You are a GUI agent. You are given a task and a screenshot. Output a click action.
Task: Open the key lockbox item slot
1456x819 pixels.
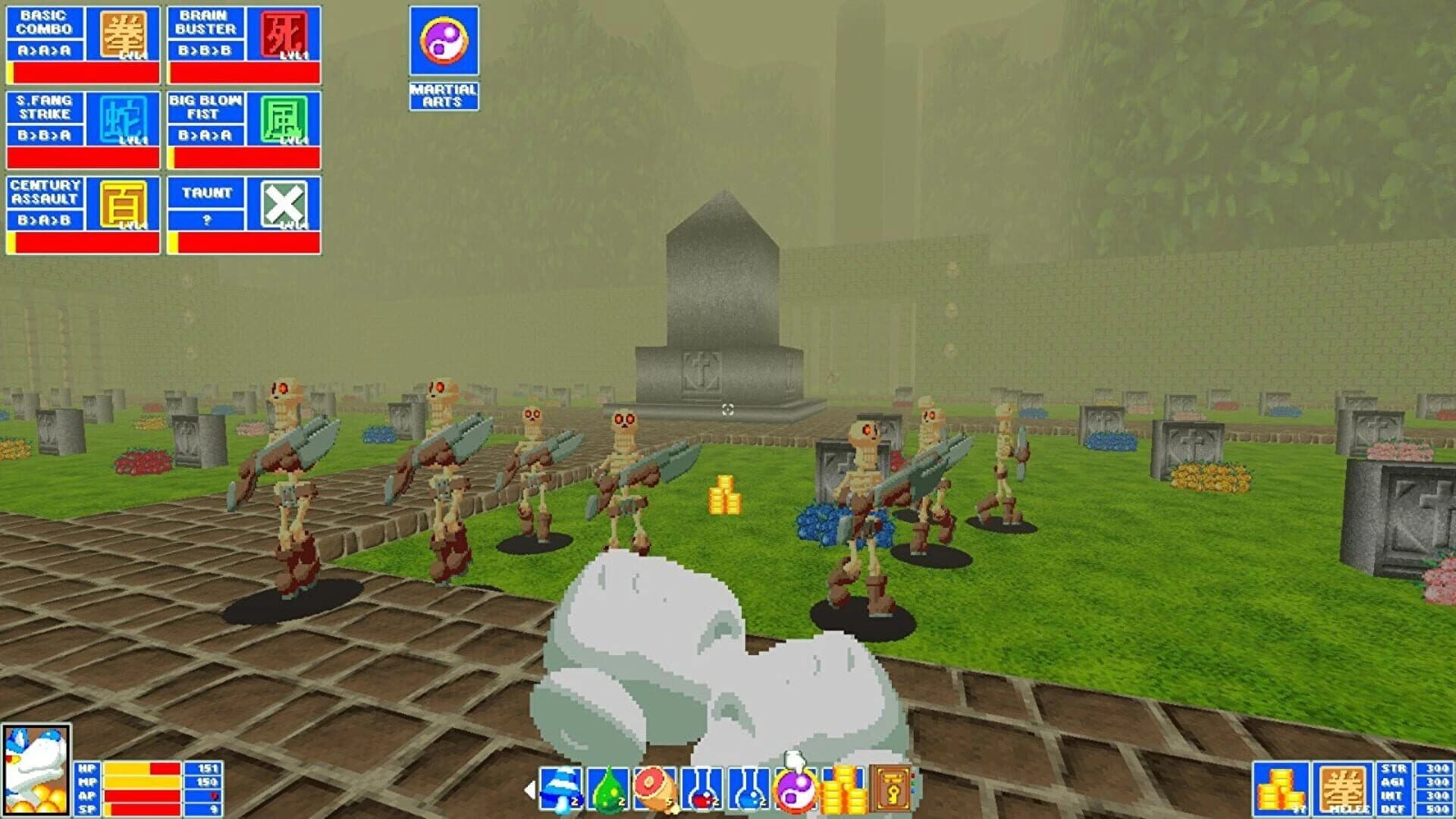(x=893, y=789)
